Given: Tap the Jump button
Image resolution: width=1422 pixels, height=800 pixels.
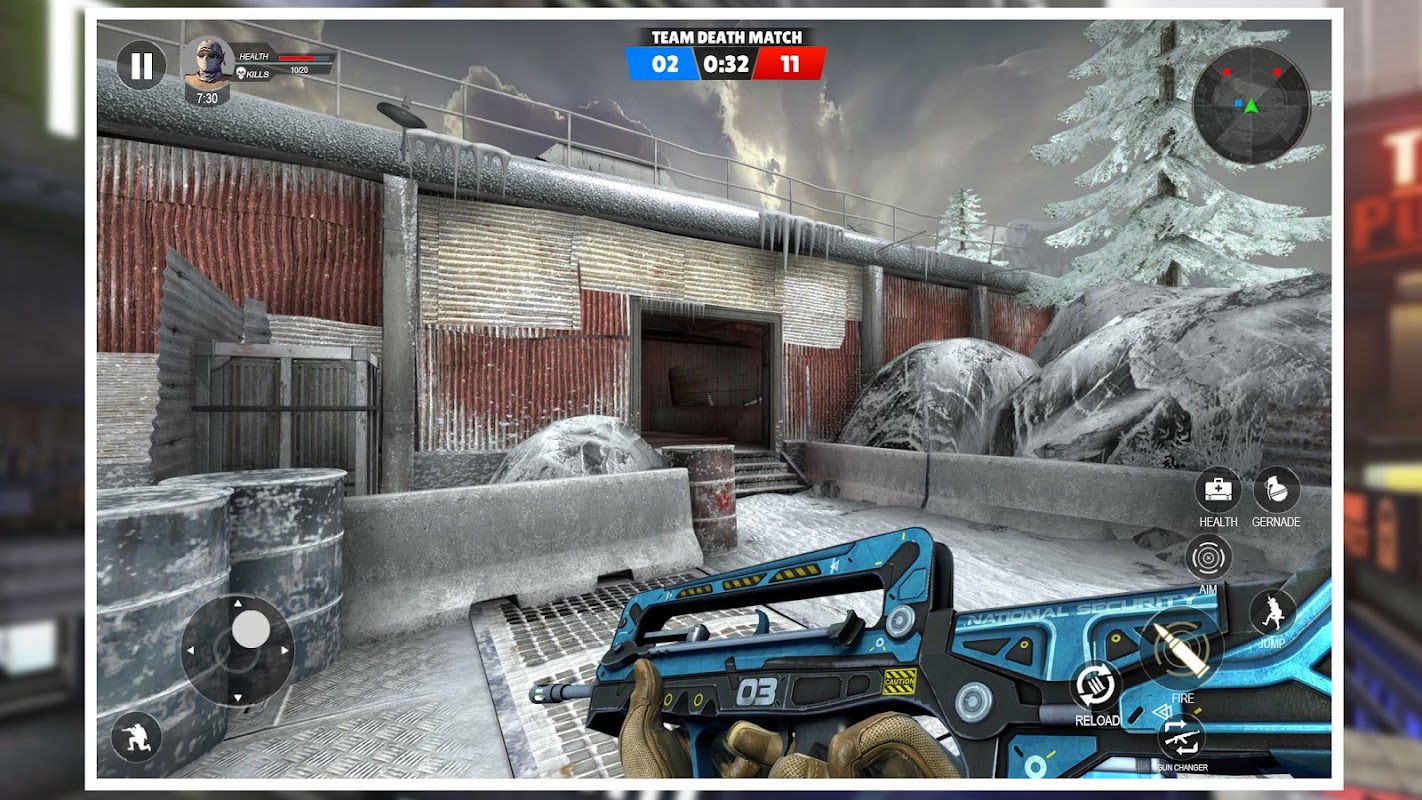Looking at the screenshot, I should (1272, 612).
